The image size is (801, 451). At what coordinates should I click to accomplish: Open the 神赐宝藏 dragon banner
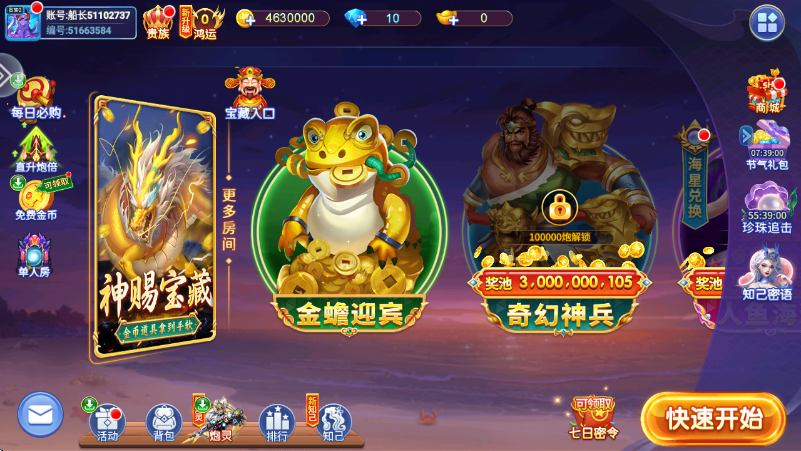click(x=155, y=225)
